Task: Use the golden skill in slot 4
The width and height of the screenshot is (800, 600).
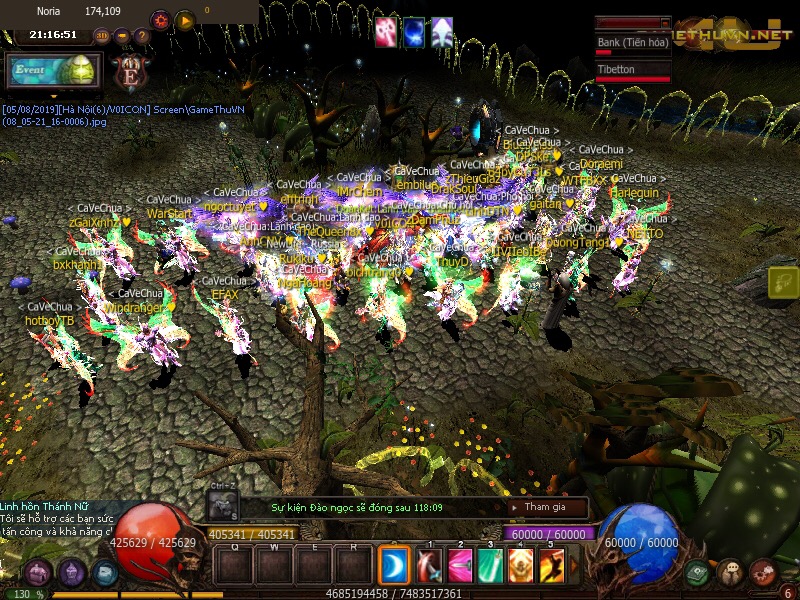Action: [x=520, y=567]
